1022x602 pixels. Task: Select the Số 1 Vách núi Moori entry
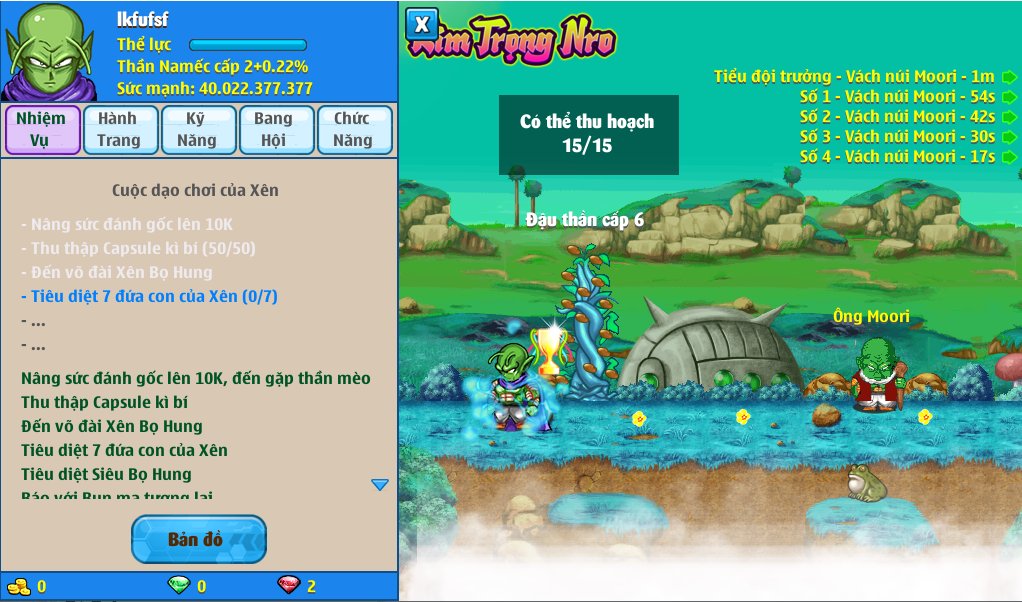(x=898, y=96)
